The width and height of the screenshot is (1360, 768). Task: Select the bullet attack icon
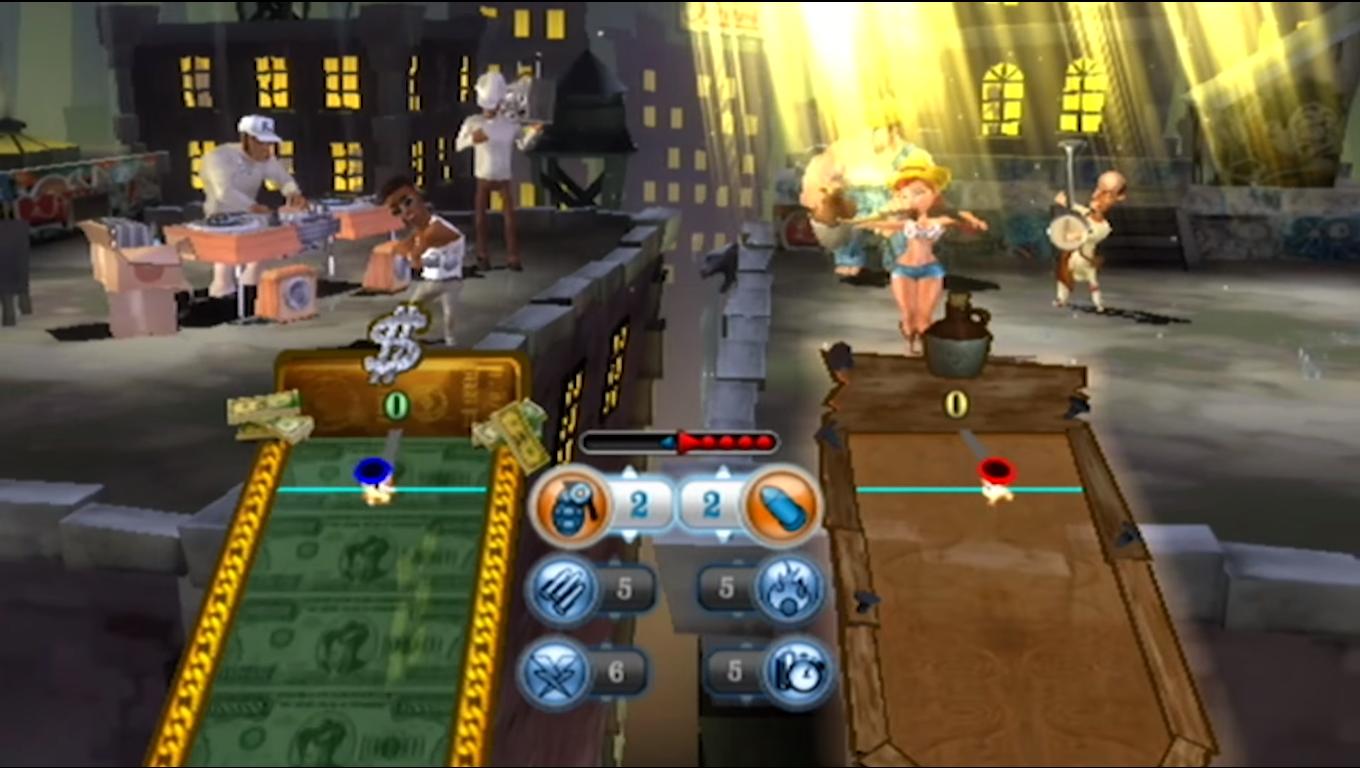[x=780, y=504]
